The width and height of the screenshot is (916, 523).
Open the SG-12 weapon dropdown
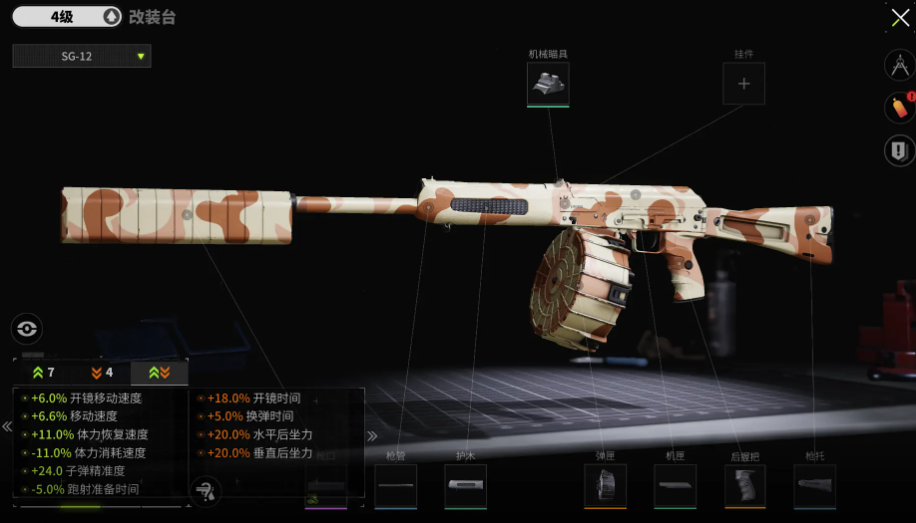coord(82,56)
